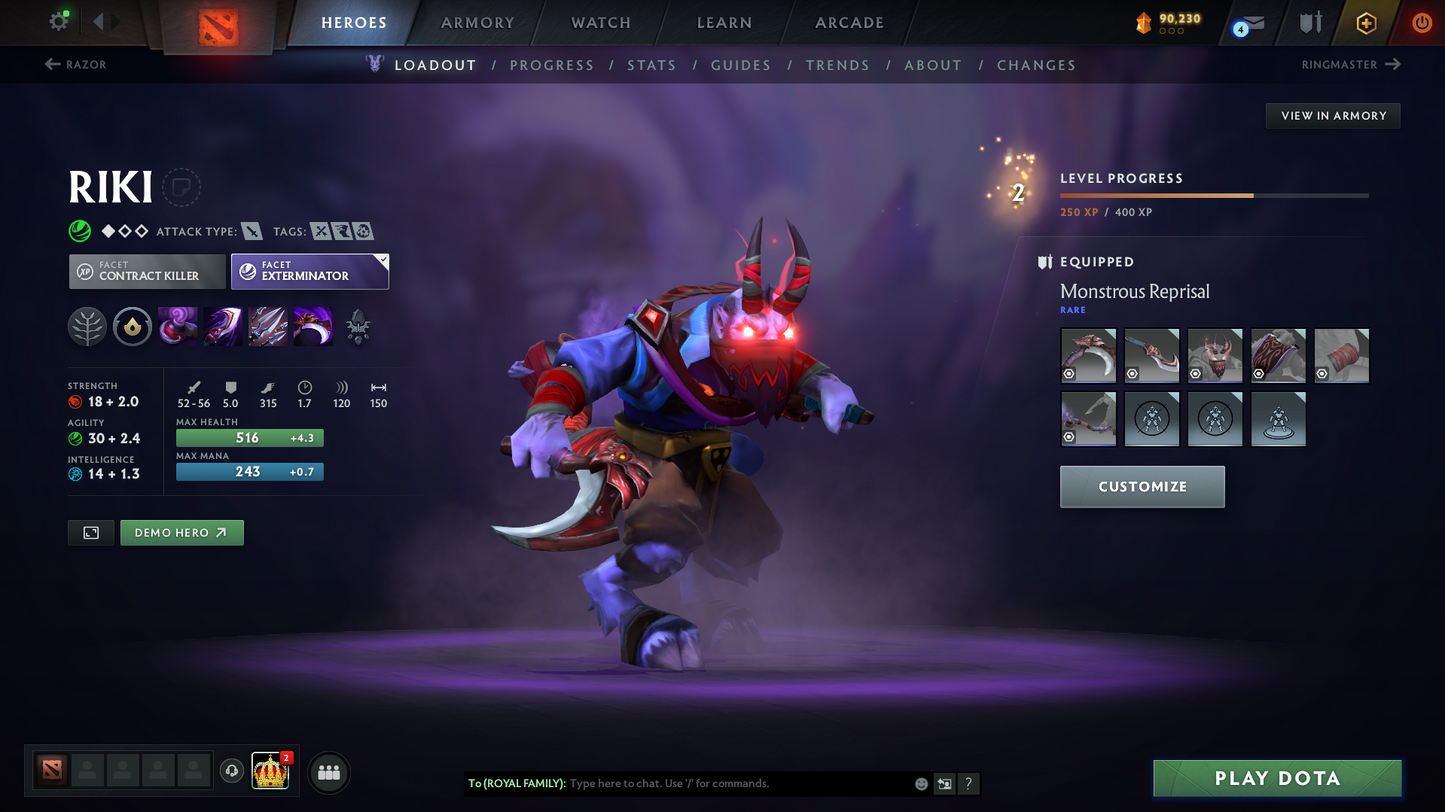View the Stats sub-tab

651,65
